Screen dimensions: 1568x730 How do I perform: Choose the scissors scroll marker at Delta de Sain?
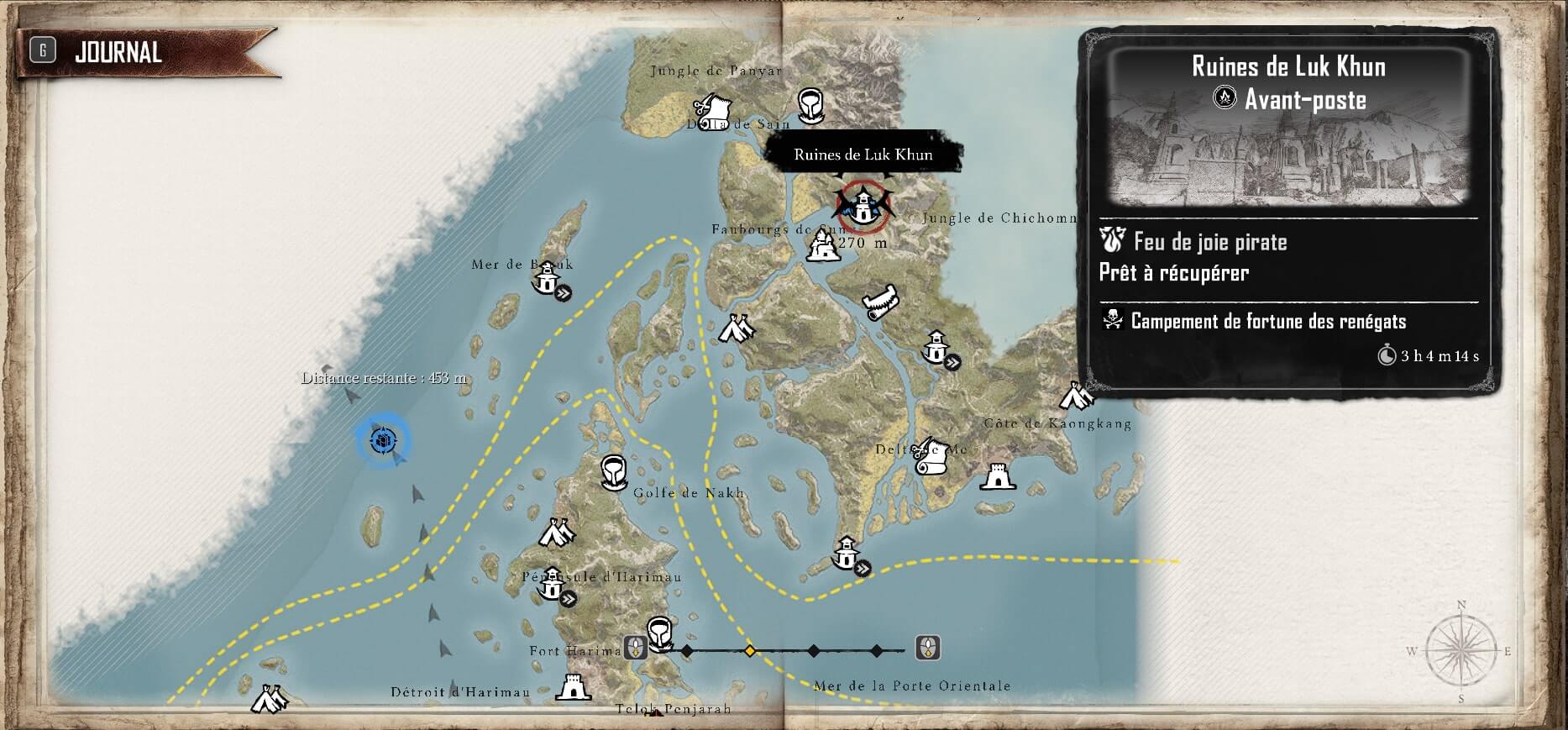point(713,109)
